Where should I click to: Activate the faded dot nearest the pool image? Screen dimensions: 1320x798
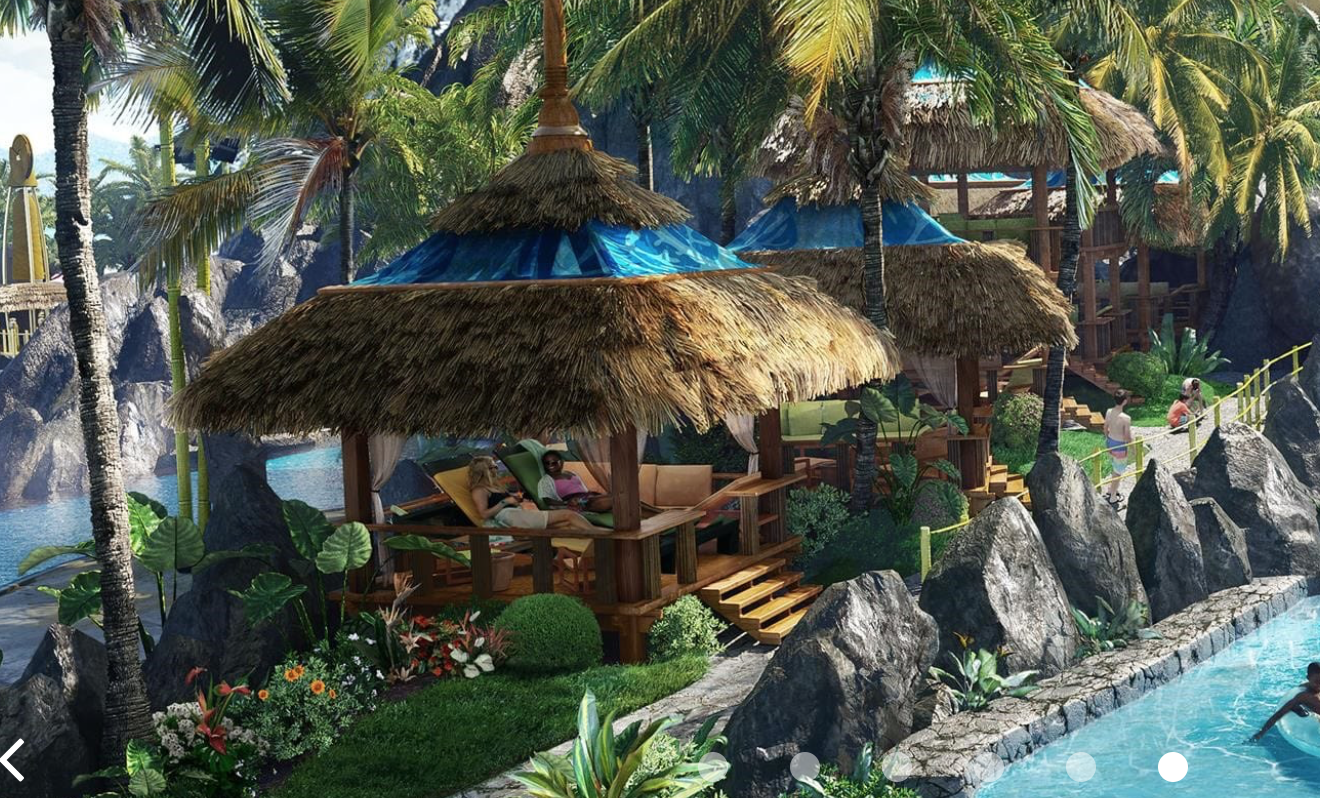1081,766
